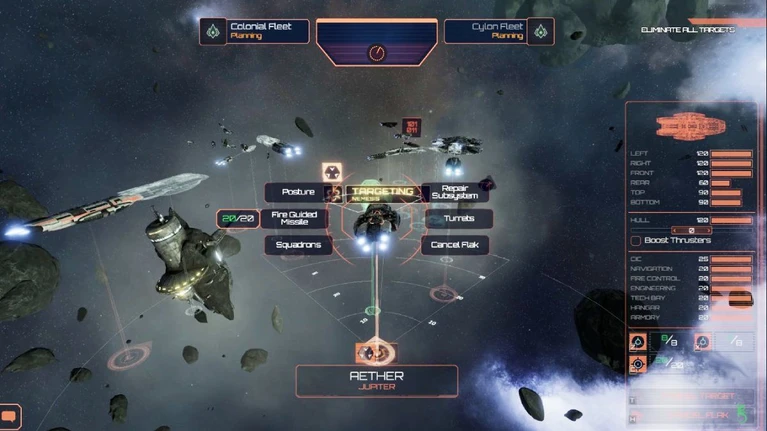Image resolution: width=767 pixels, height=431 pixels.
Task: Open the chat icon in bottom-left corner
Action: click(10, 413)
